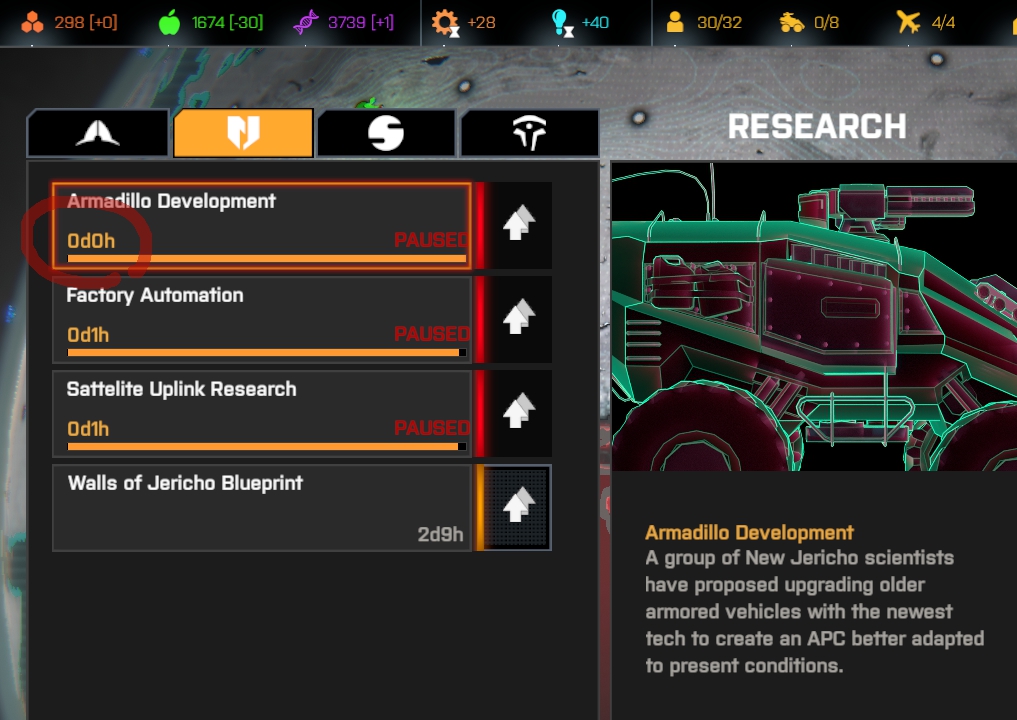Choose the Walls of Jericho Blueprint research

262,507
